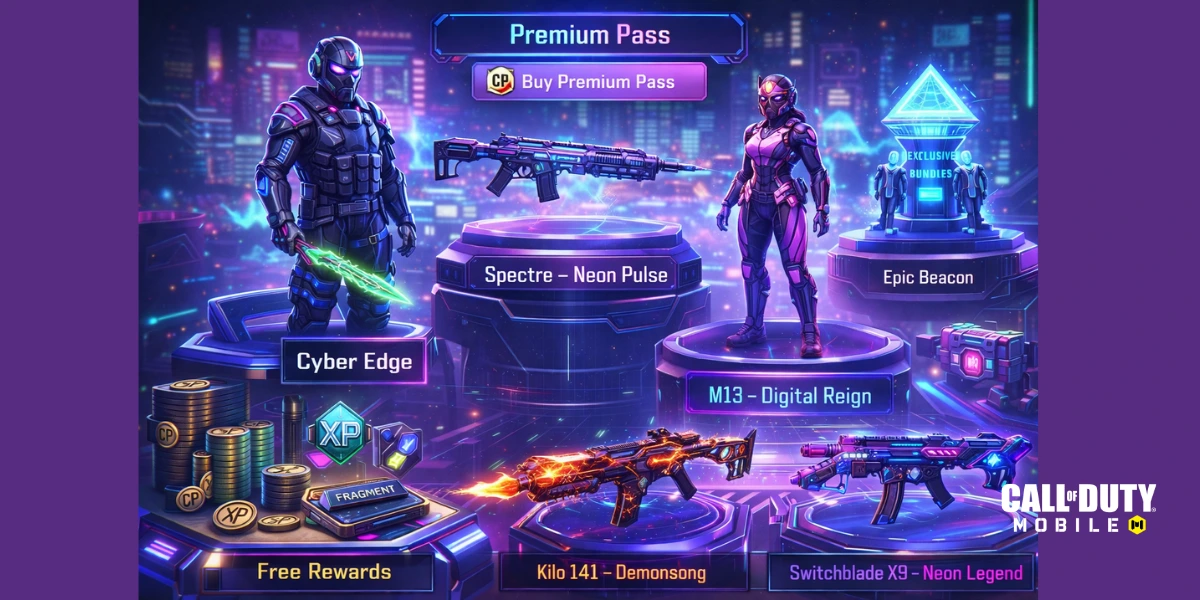This screenshot has height=600, width=1200.
Task: Select the M13 – Digital Reign label
Action: coord(789,395)
